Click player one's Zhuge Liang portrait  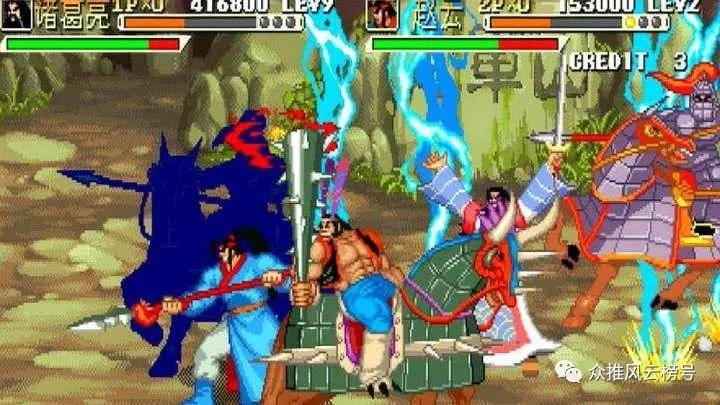click(17, 14)
